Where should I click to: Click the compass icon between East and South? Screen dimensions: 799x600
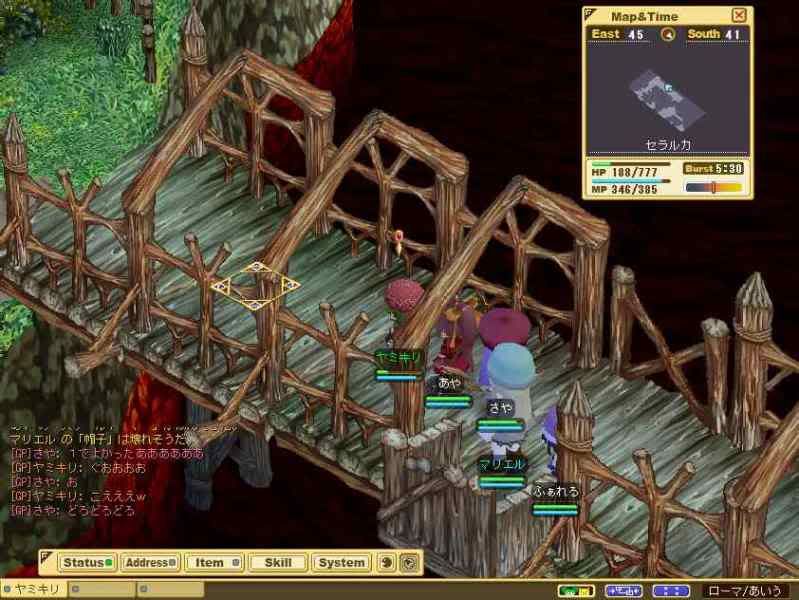(668, 34)
